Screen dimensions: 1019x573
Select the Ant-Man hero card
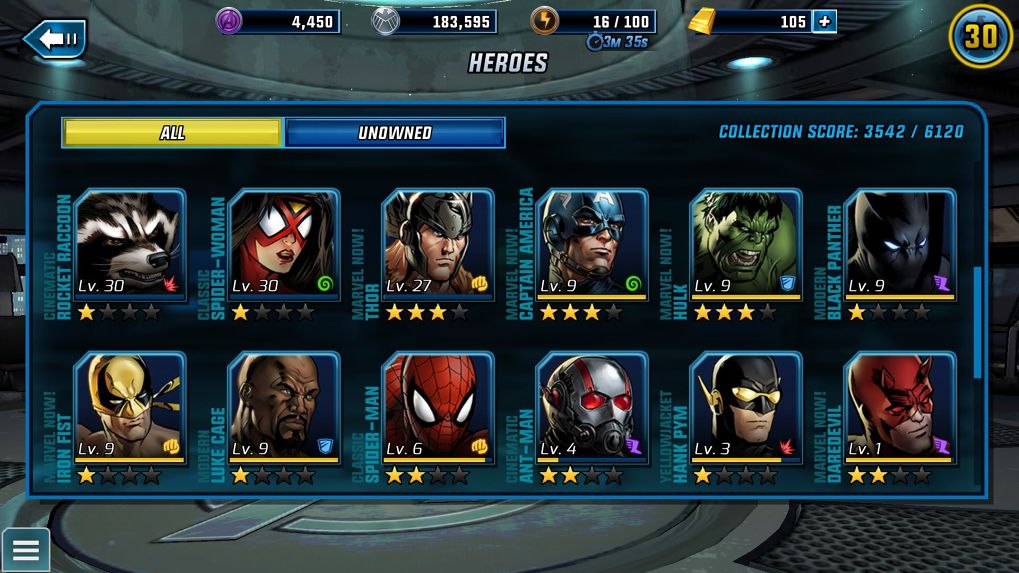pos(592,408)
